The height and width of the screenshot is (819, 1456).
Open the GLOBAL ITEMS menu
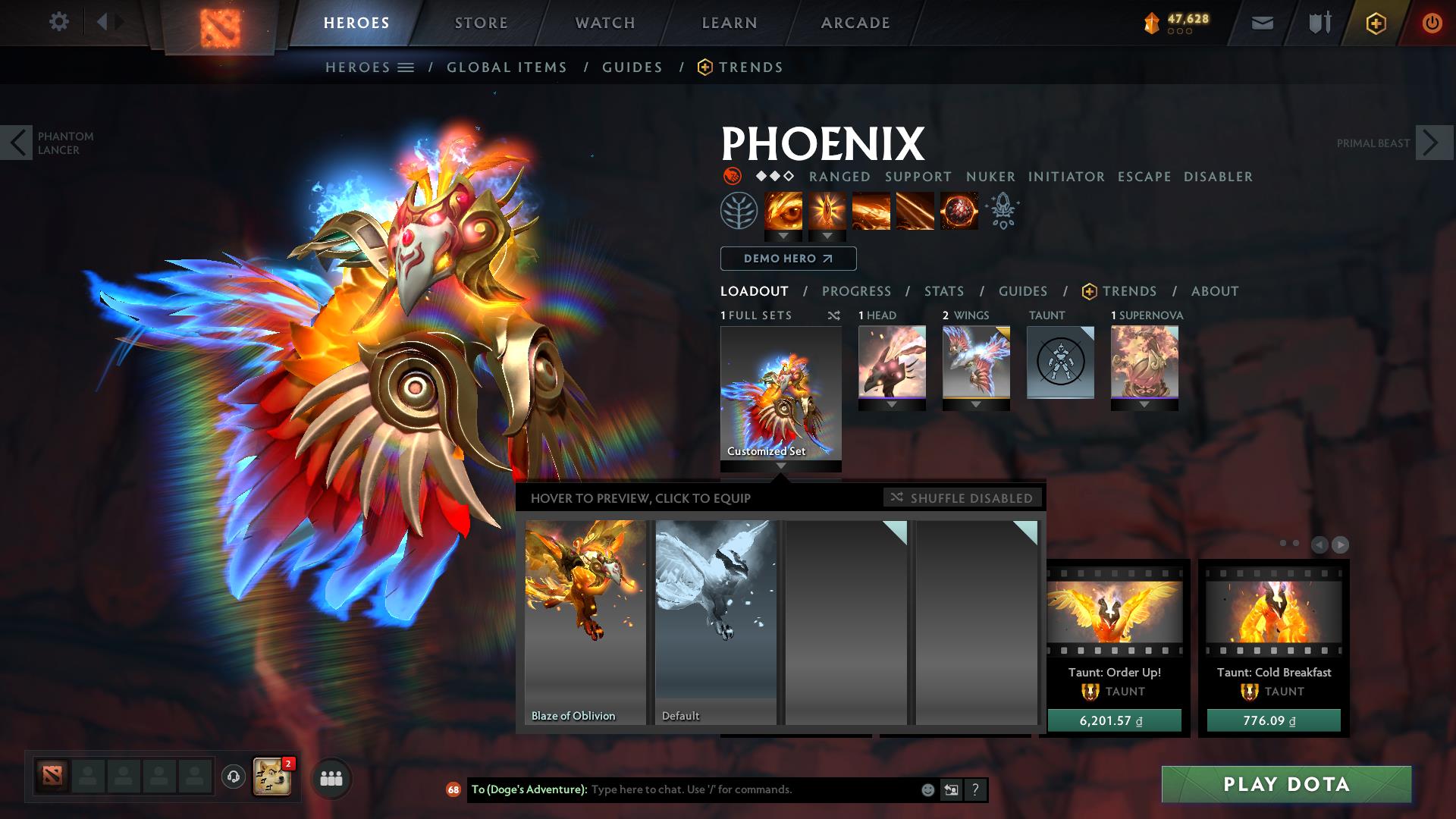point(507,67)
